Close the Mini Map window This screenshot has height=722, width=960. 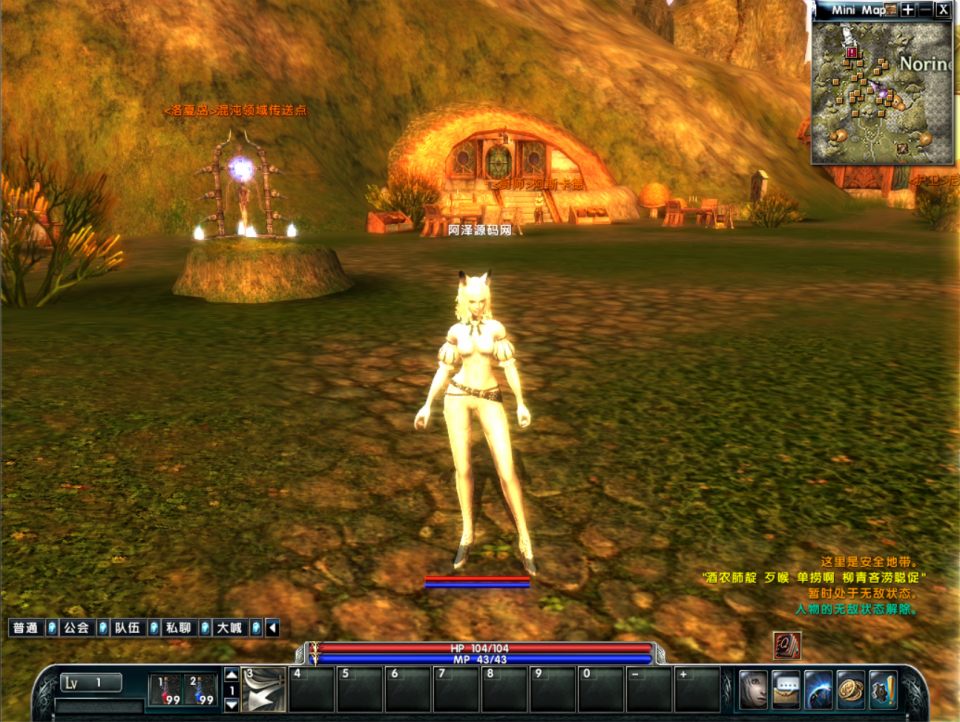coord(943,9)
